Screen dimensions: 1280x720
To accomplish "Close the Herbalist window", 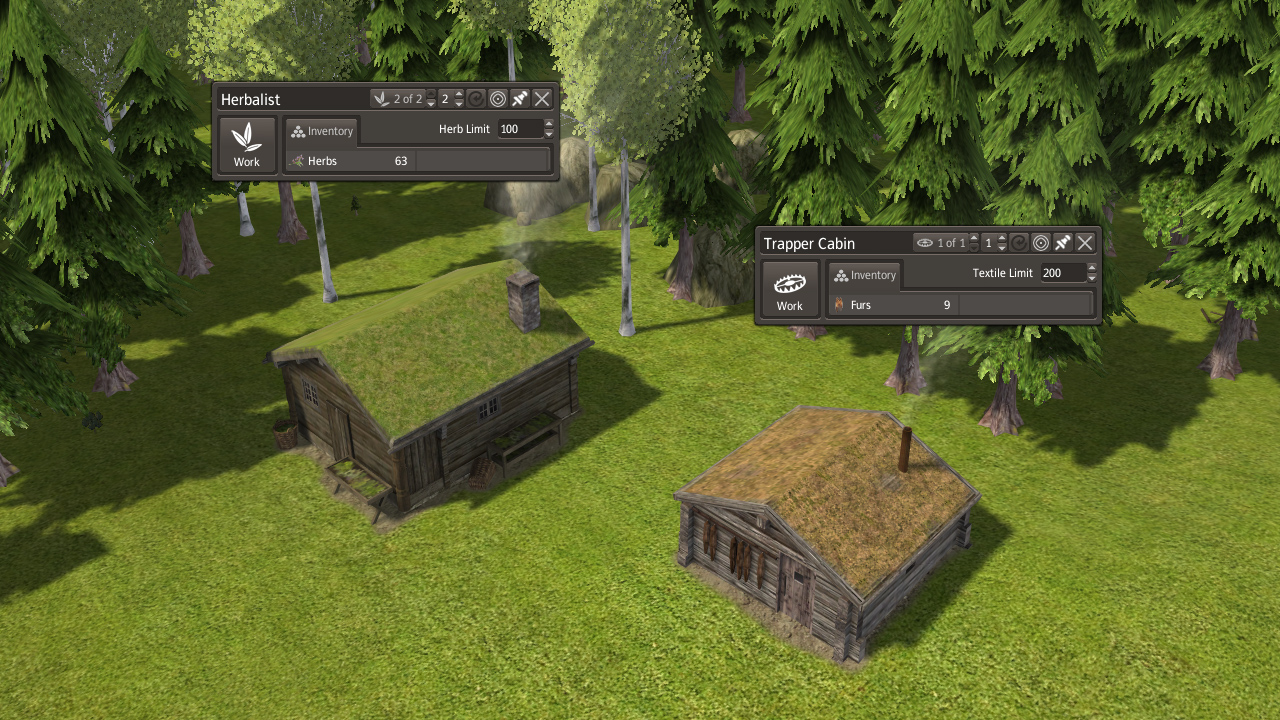I will click(x=542, y=99).
